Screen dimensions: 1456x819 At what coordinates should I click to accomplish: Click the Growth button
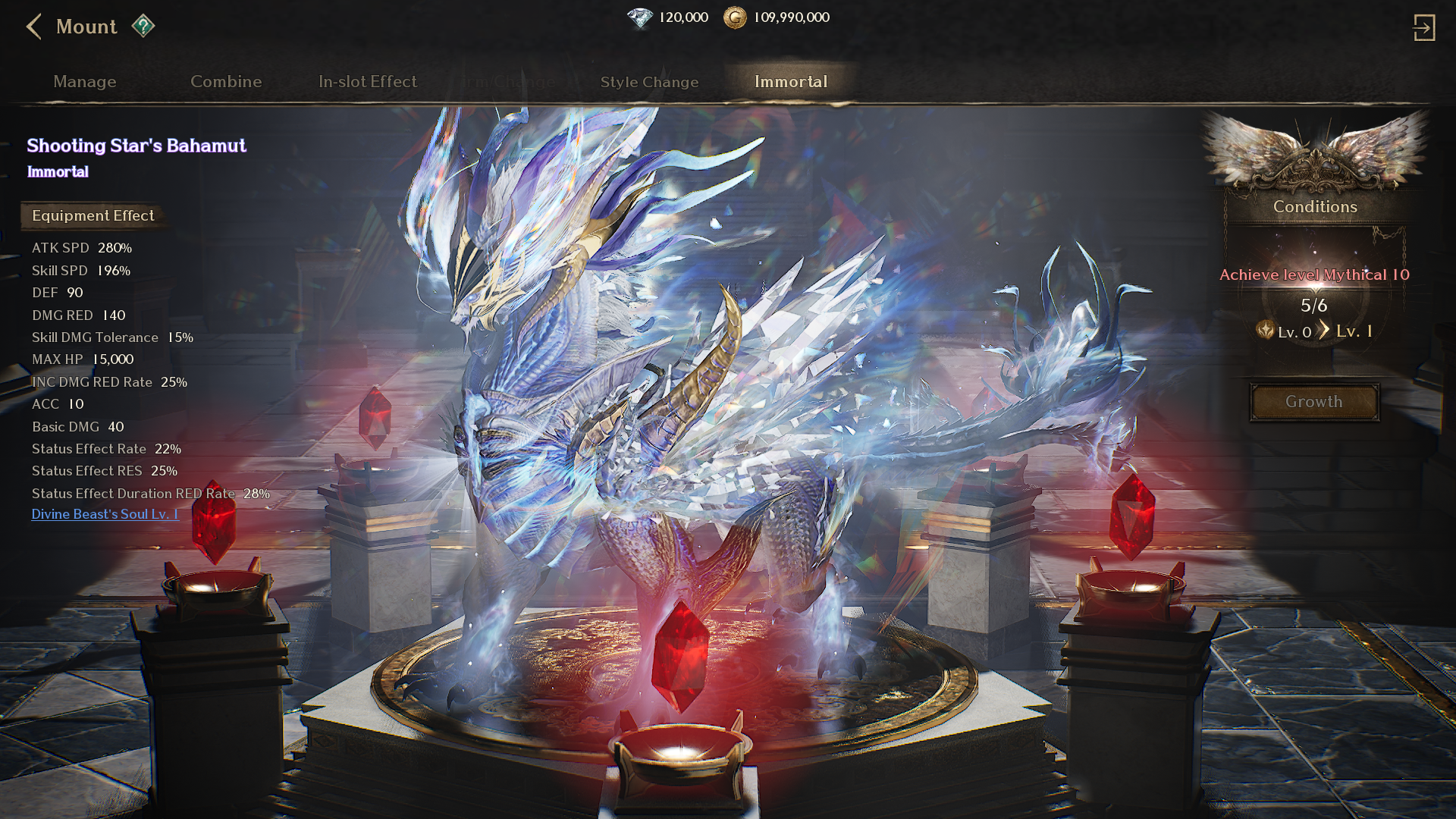coord(1314,402)
